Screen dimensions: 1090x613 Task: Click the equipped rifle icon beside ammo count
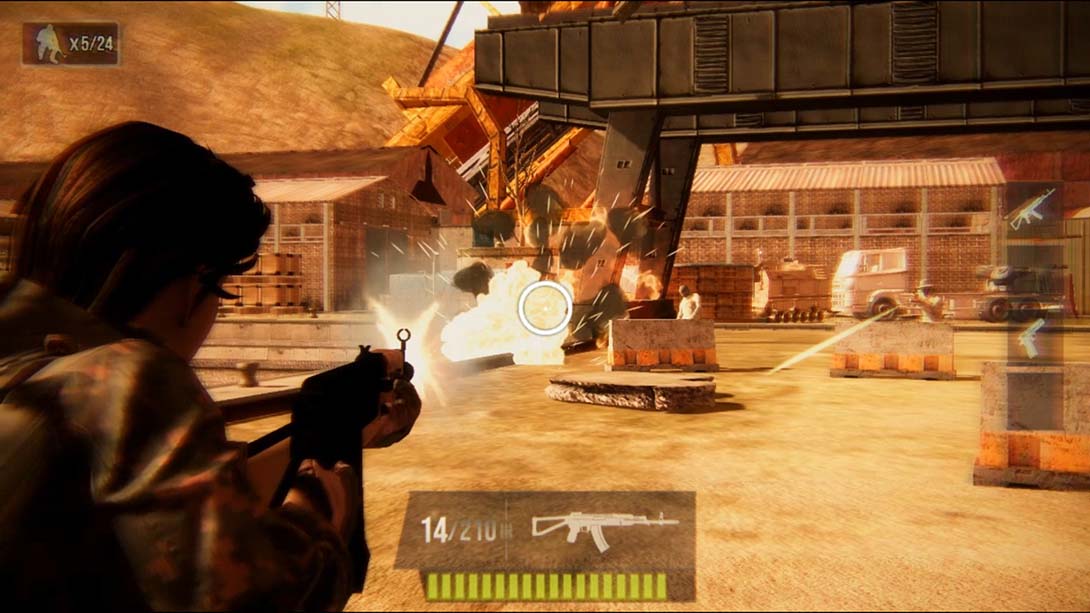click(604, 528)
